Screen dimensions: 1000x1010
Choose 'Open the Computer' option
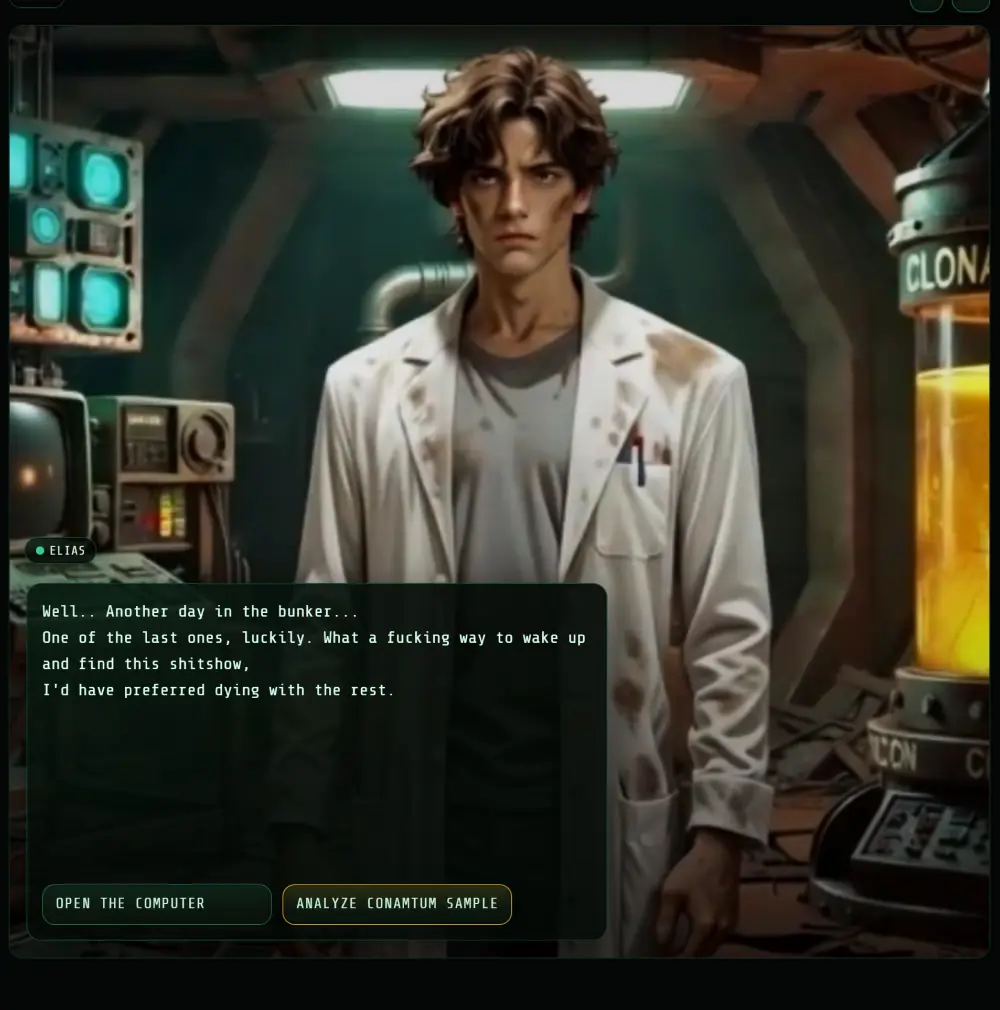click(157, 904)
